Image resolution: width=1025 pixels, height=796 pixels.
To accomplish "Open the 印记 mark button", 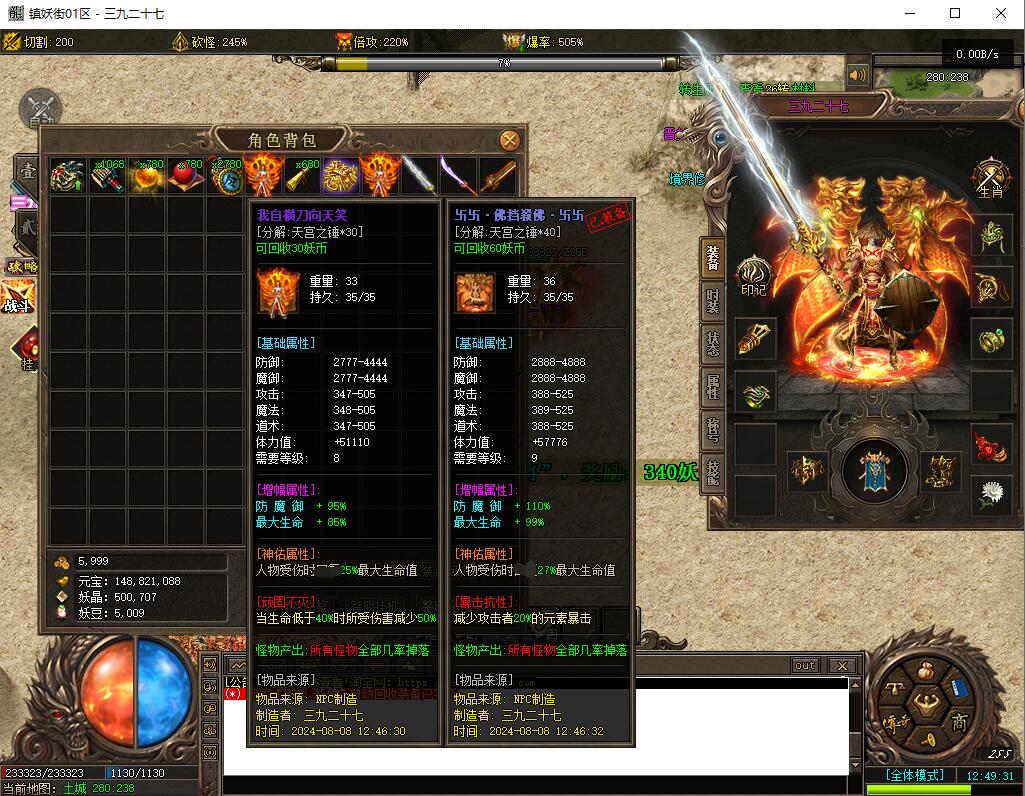I will point(752,276).
